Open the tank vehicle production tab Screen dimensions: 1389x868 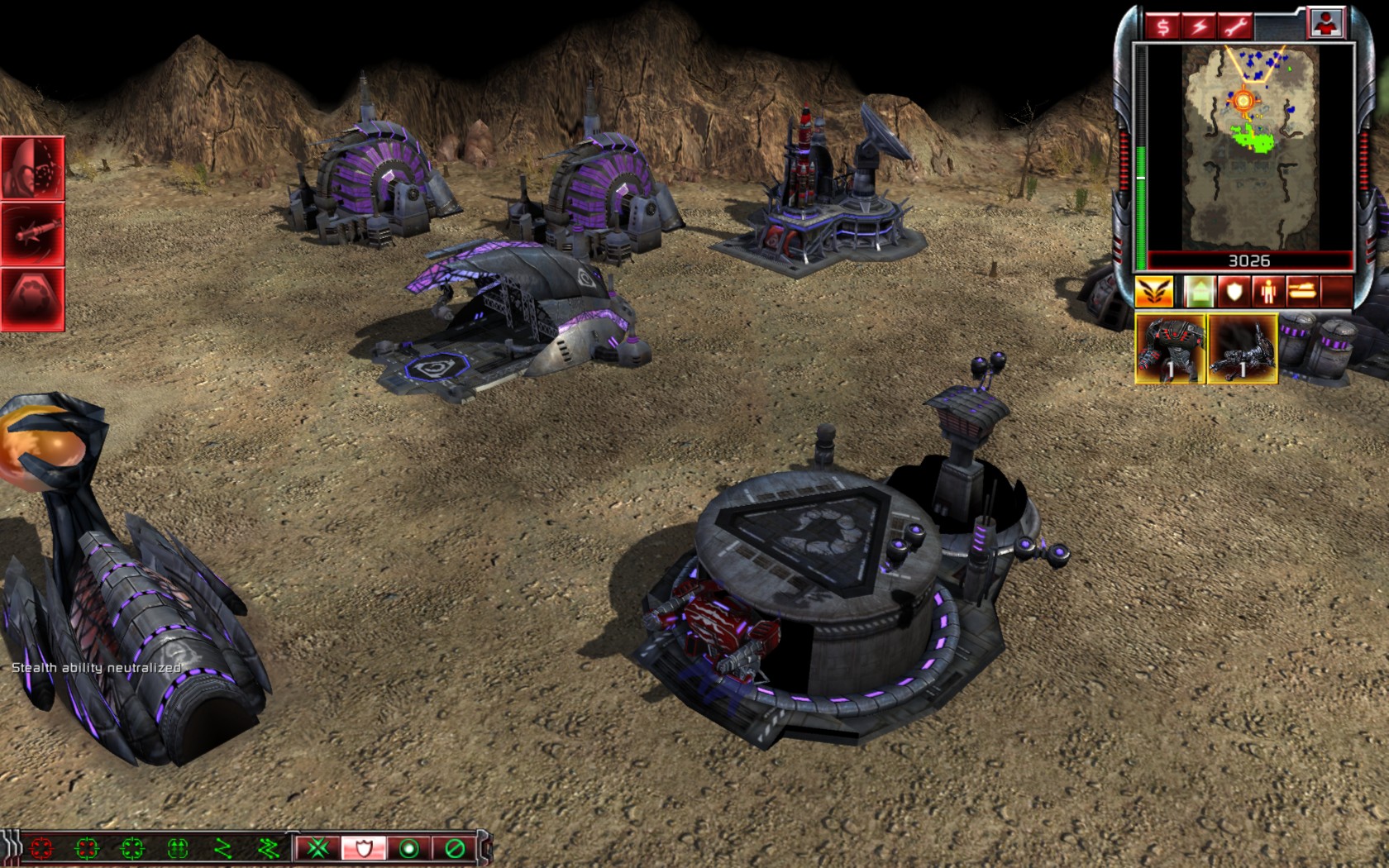point(1302,292)
